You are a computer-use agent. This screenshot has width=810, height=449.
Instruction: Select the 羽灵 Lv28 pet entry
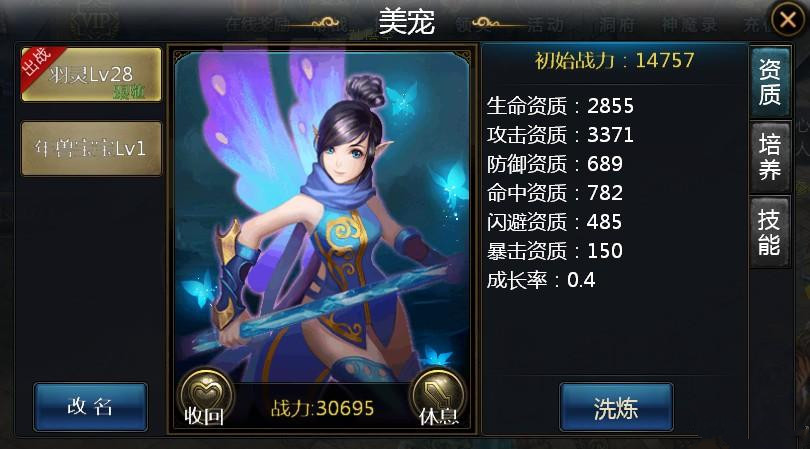[x=91, y=75]
